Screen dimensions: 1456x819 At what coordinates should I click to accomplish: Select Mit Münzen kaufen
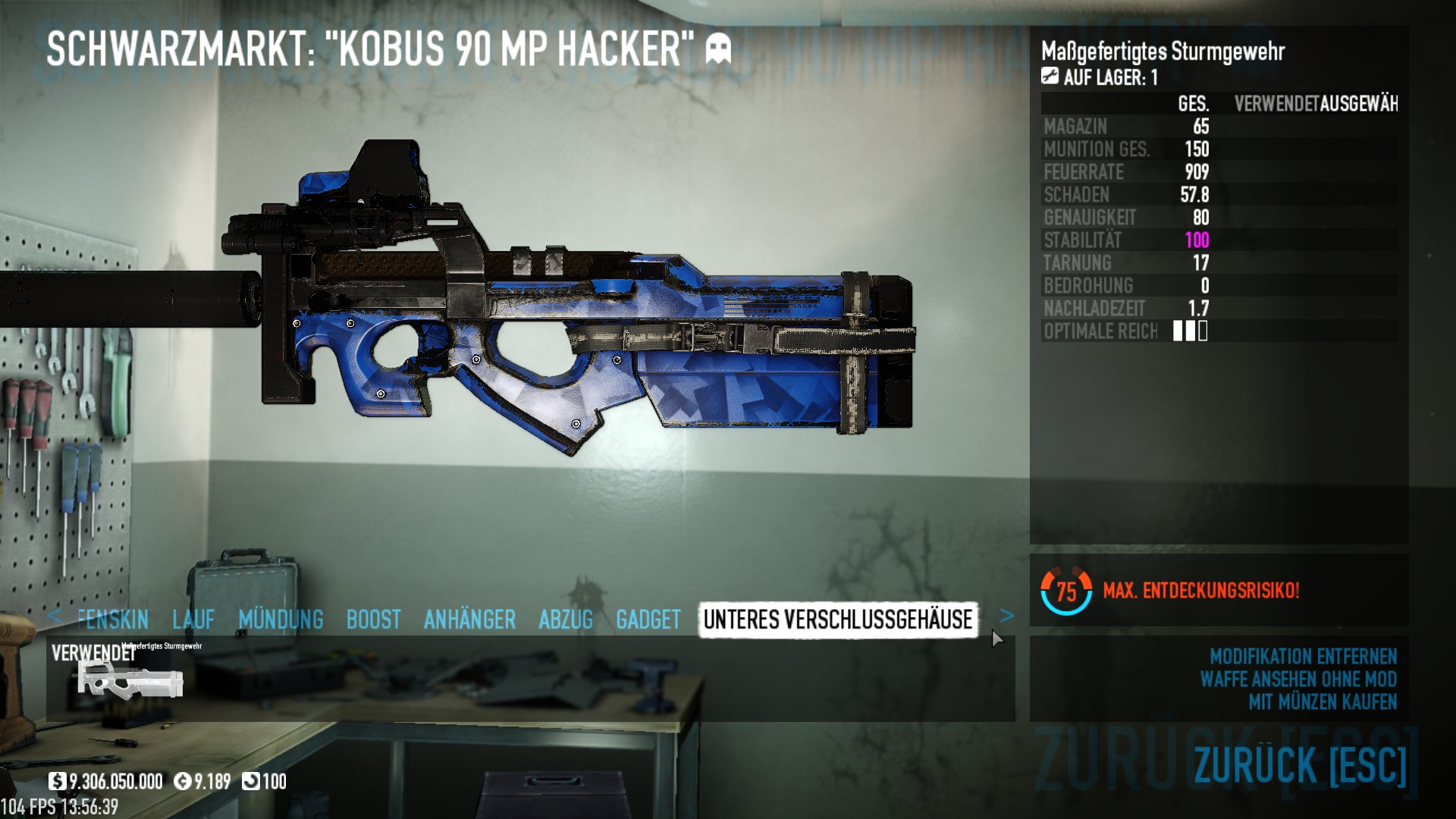(x=1323, y=702)
